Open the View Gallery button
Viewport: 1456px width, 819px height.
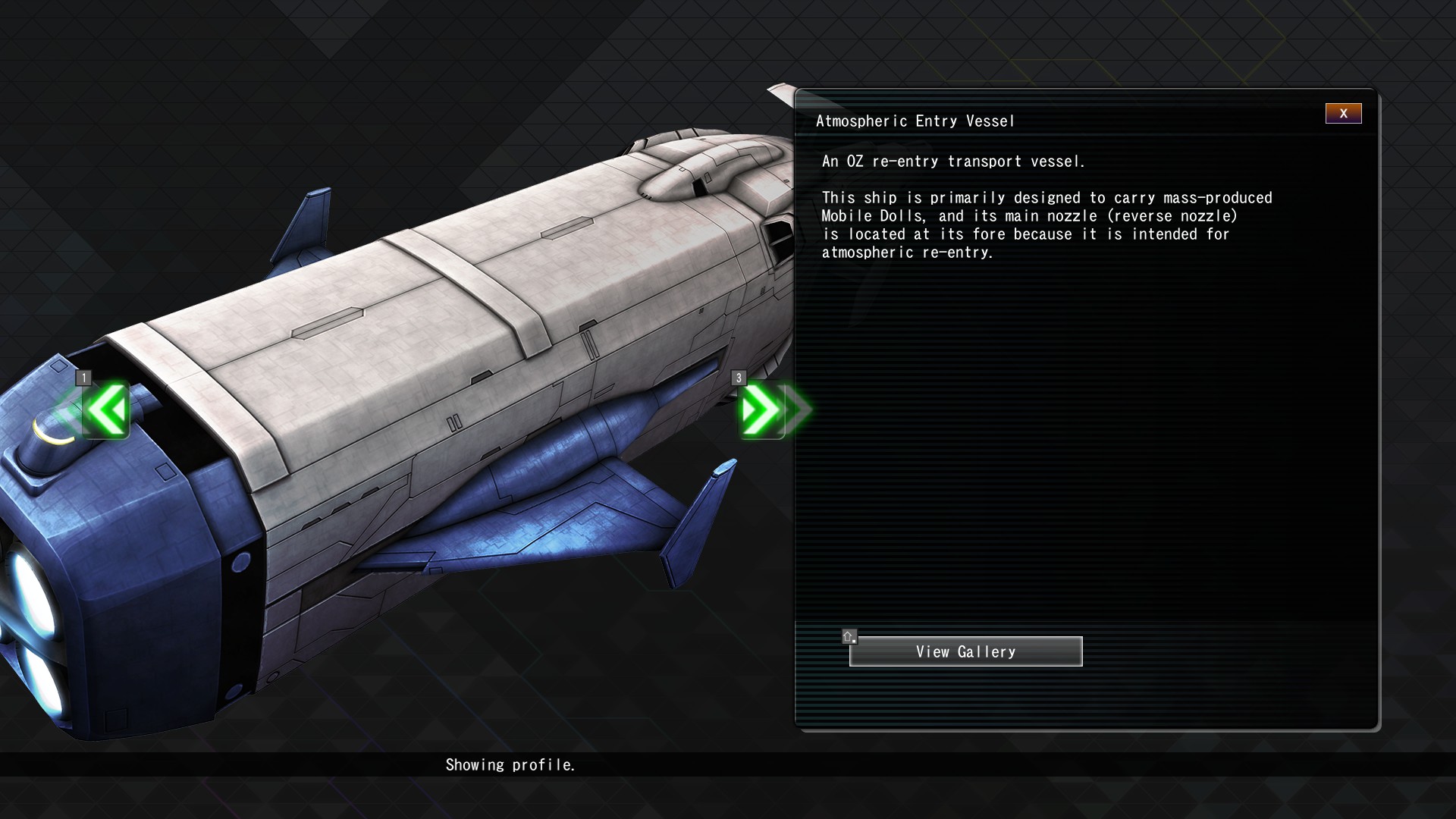[965, 651]
